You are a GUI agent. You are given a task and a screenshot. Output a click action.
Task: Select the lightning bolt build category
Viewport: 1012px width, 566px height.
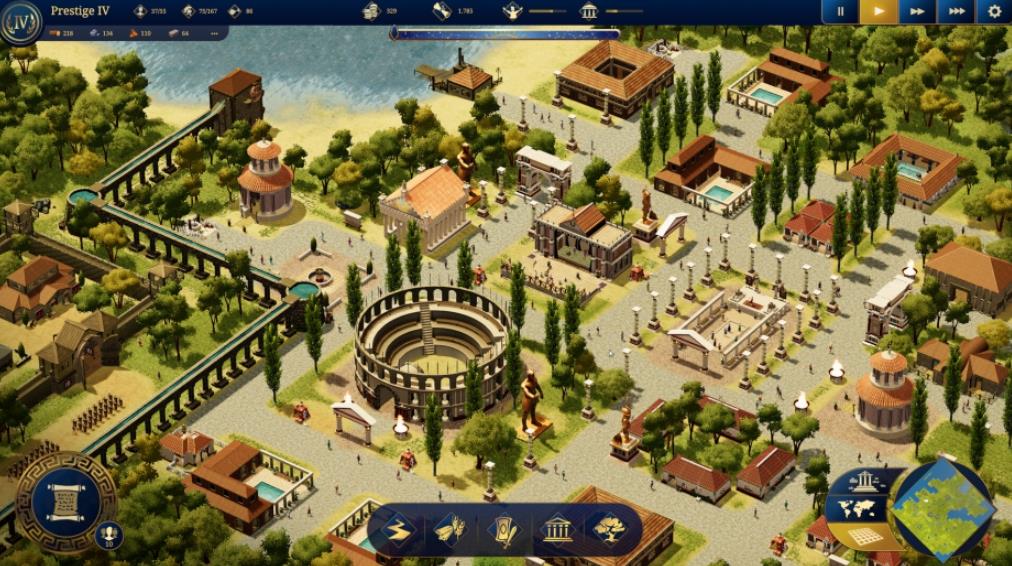(398, 529)
